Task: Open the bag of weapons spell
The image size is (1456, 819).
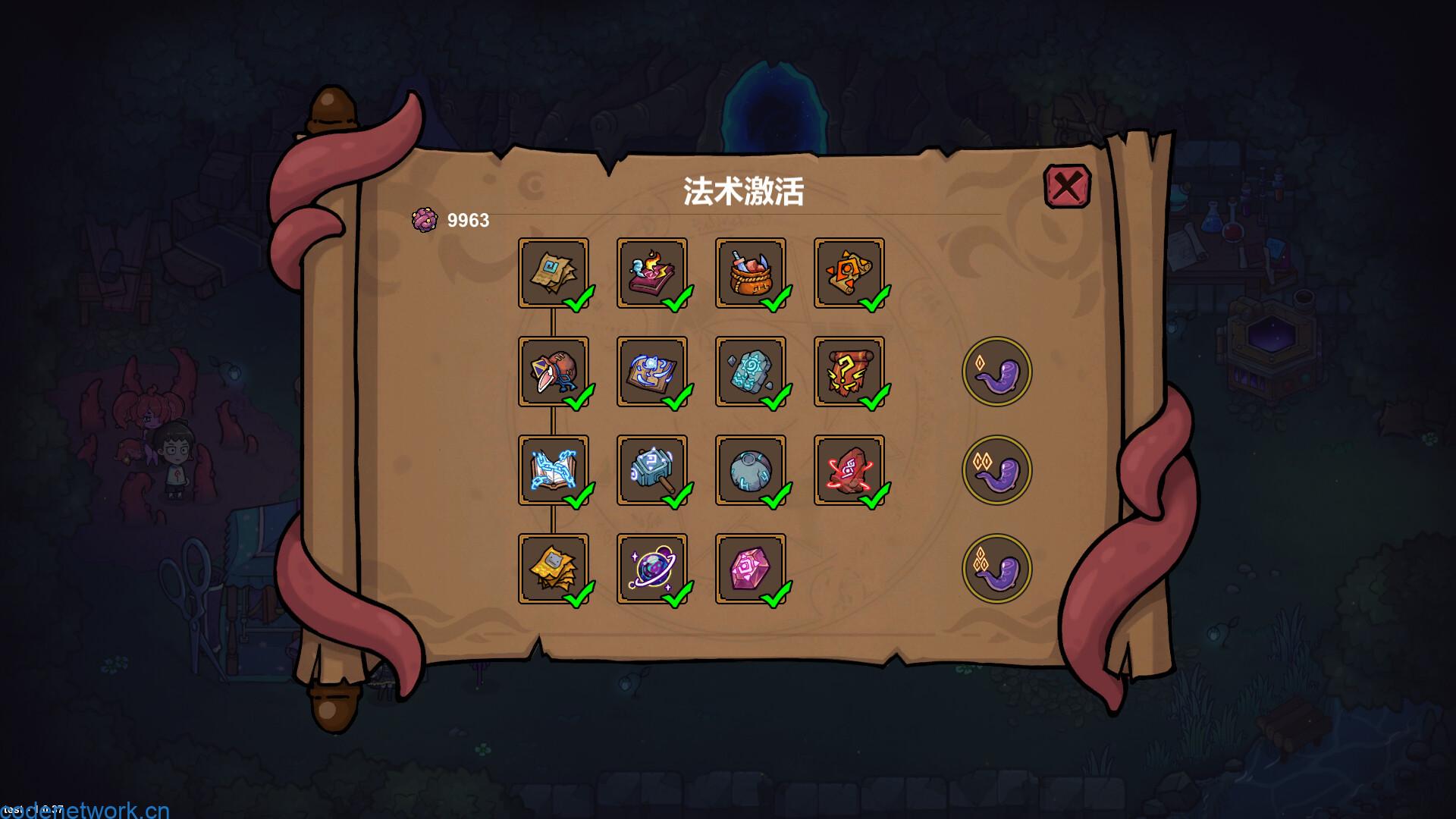Action: [x=752, y=273]
